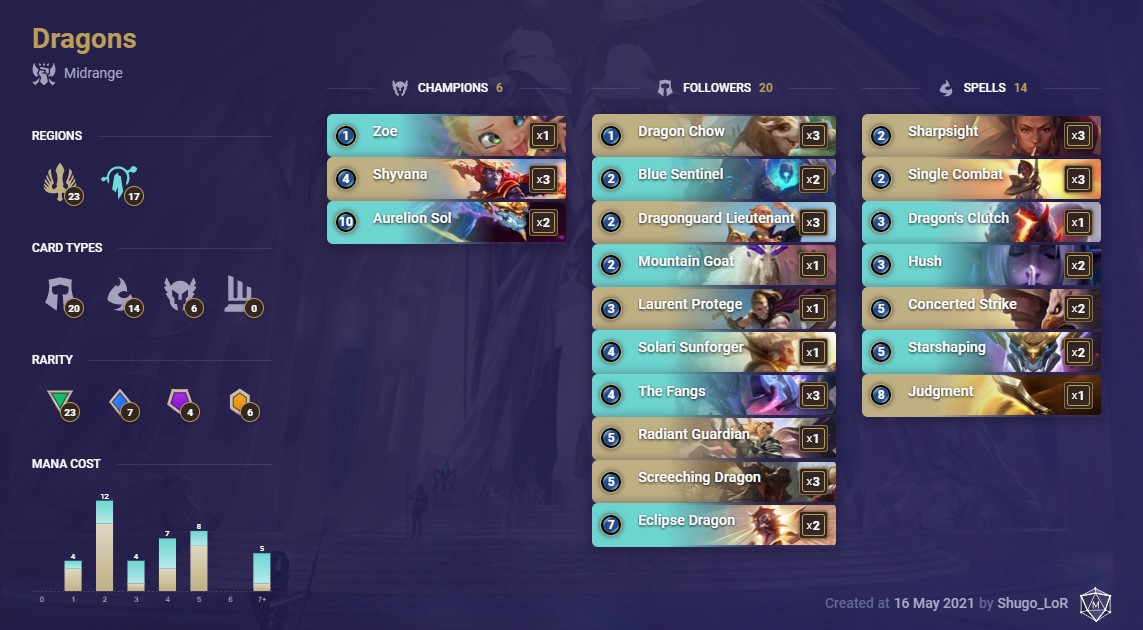Select the Eclipse Dragon follower
The height and width of the screenshot is (630, 1143).
pos(712,524)
